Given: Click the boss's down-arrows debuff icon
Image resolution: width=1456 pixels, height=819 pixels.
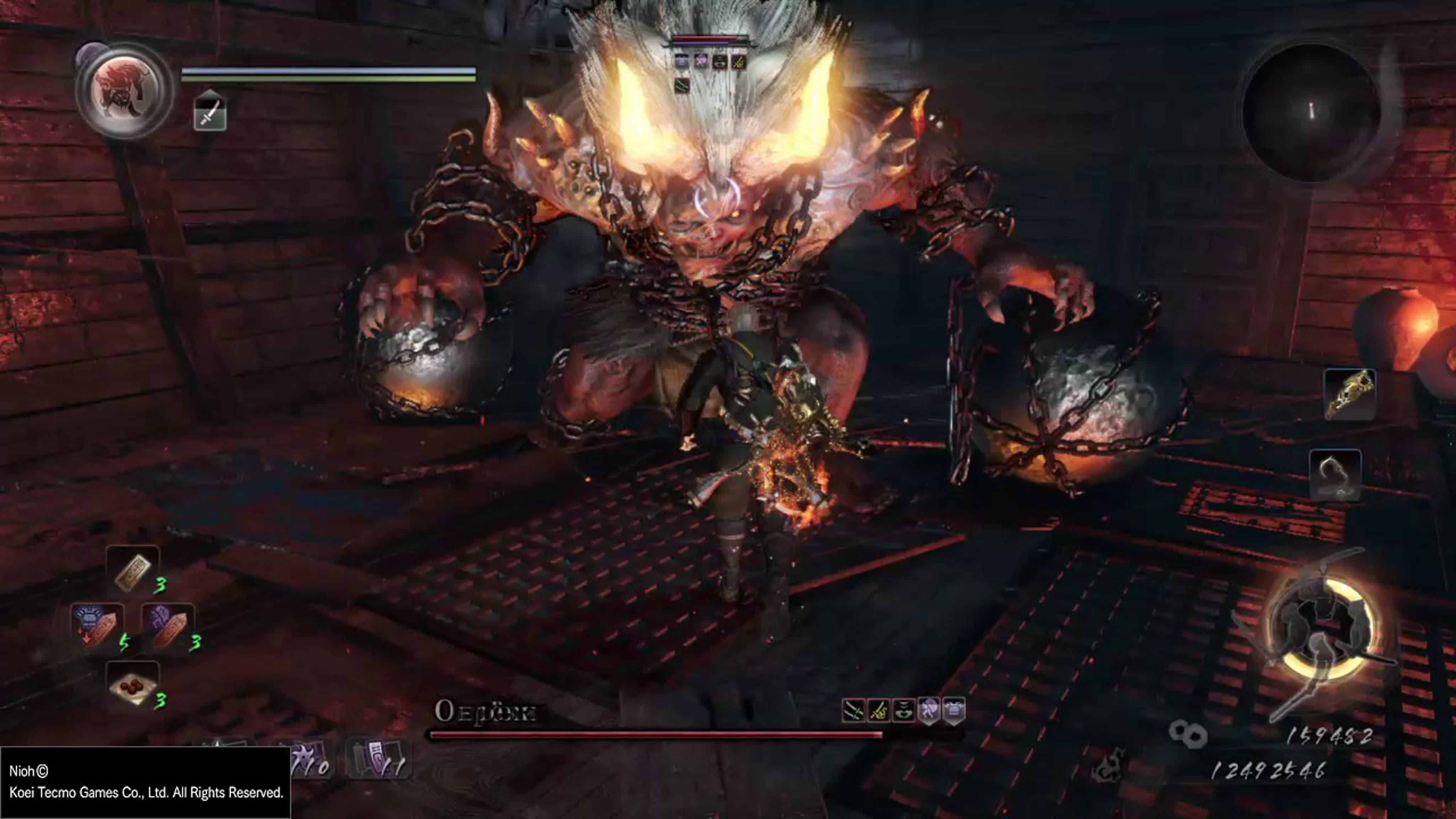Looking at the screenshot, I should (x=904, y=711).
